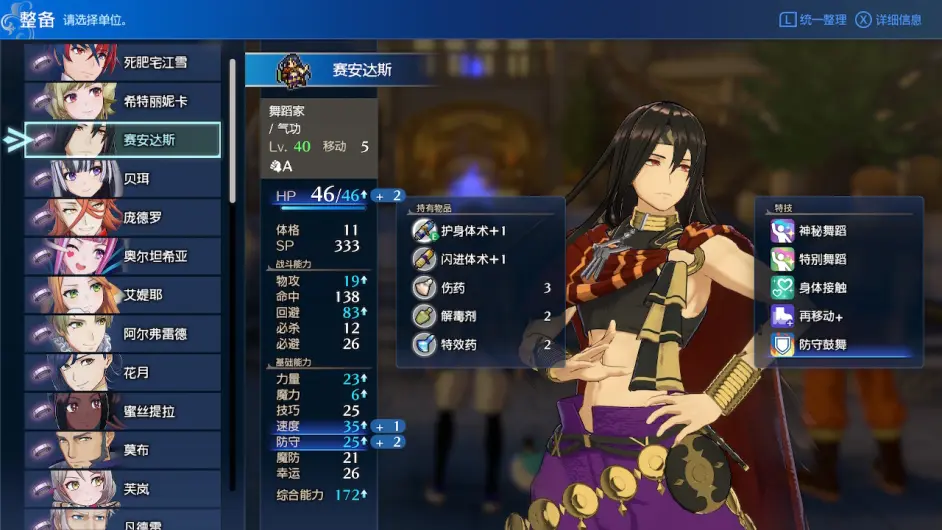942x530 pixels.
Task: Highlight the 防守鼓舞 skill
Action: click(x=838, y=345)
